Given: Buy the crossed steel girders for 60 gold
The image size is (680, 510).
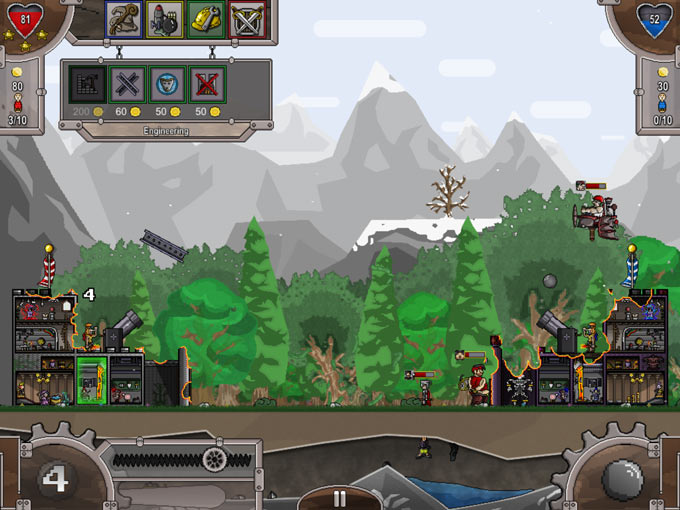Looking at the screenshot, I should click(127, 84).
